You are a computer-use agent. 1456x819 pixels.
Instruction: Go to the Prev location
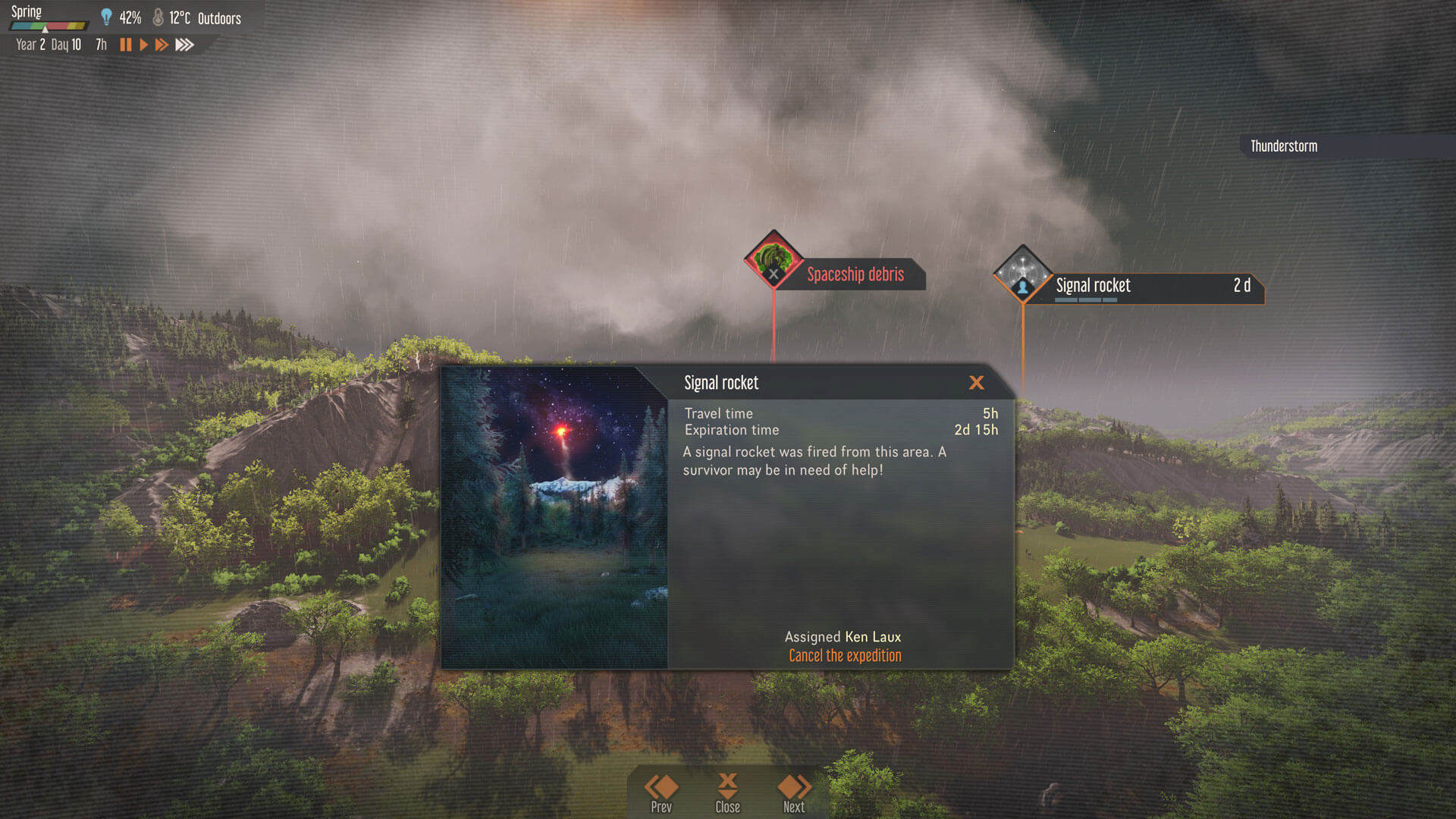click(x=661, y=792)
